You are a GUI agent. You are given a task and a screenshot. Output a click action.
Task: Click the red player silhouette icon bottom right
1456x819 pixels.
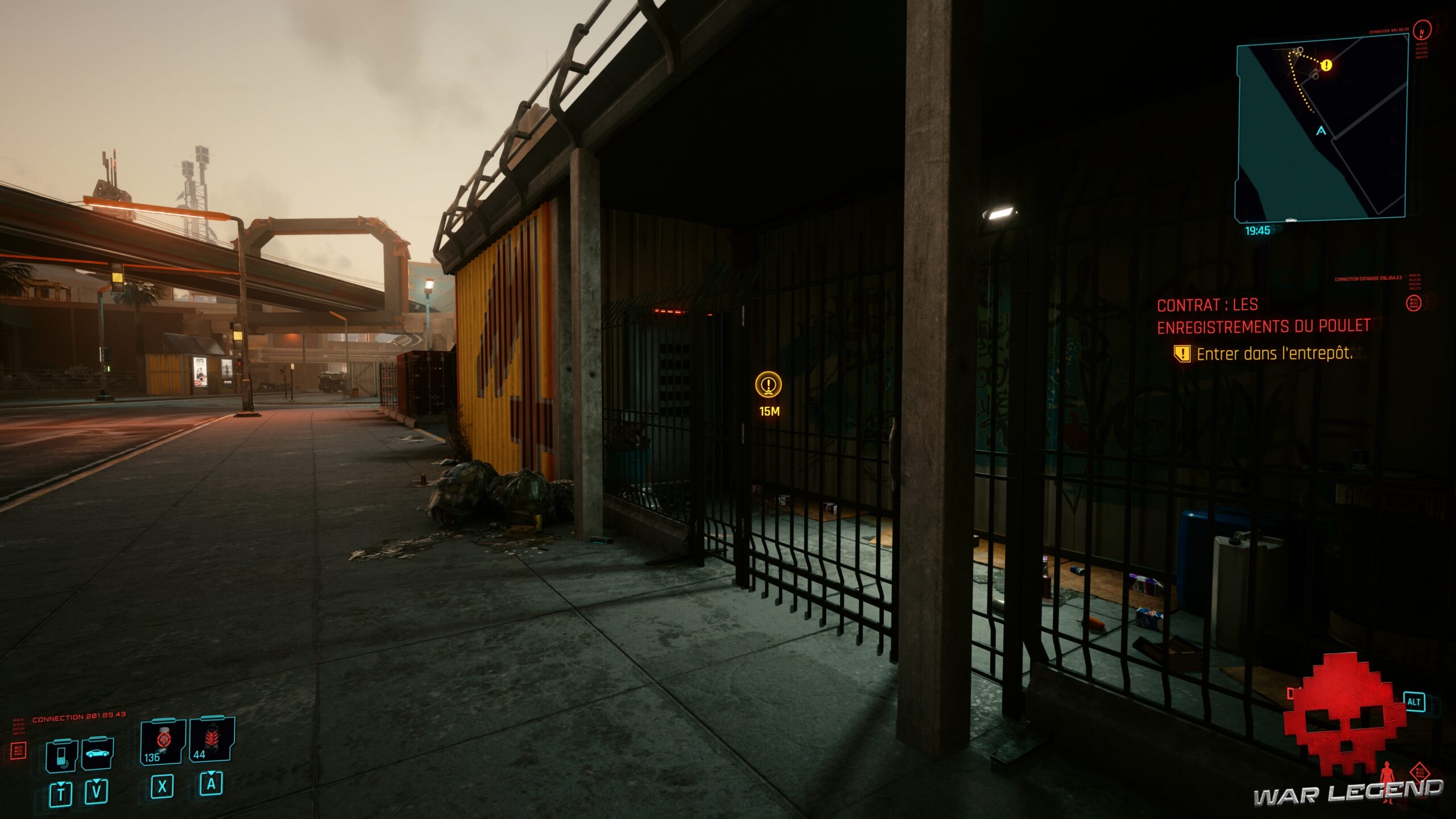click(x=1387, y=779)
